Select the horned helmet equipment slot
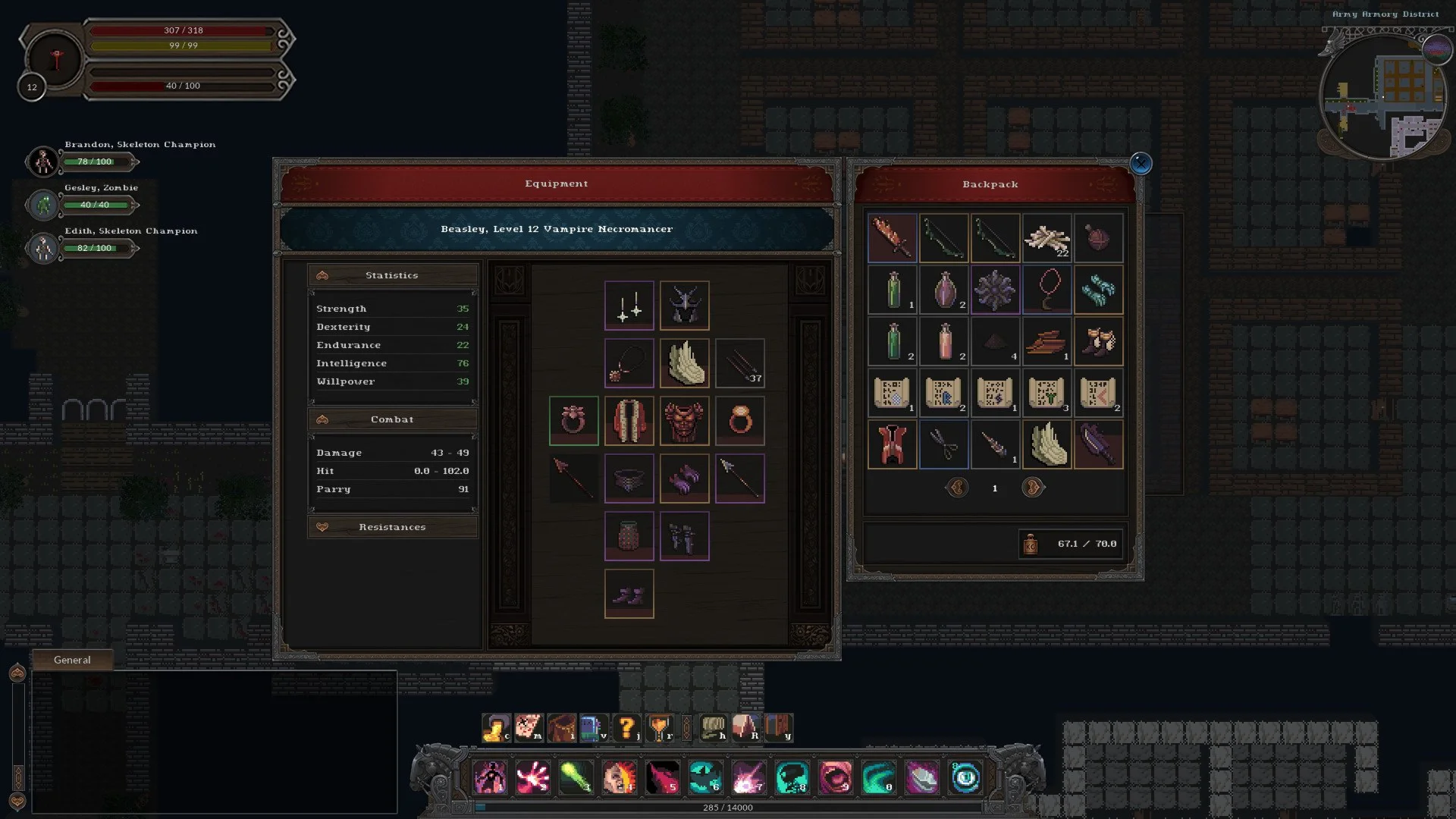 [684, 306]
